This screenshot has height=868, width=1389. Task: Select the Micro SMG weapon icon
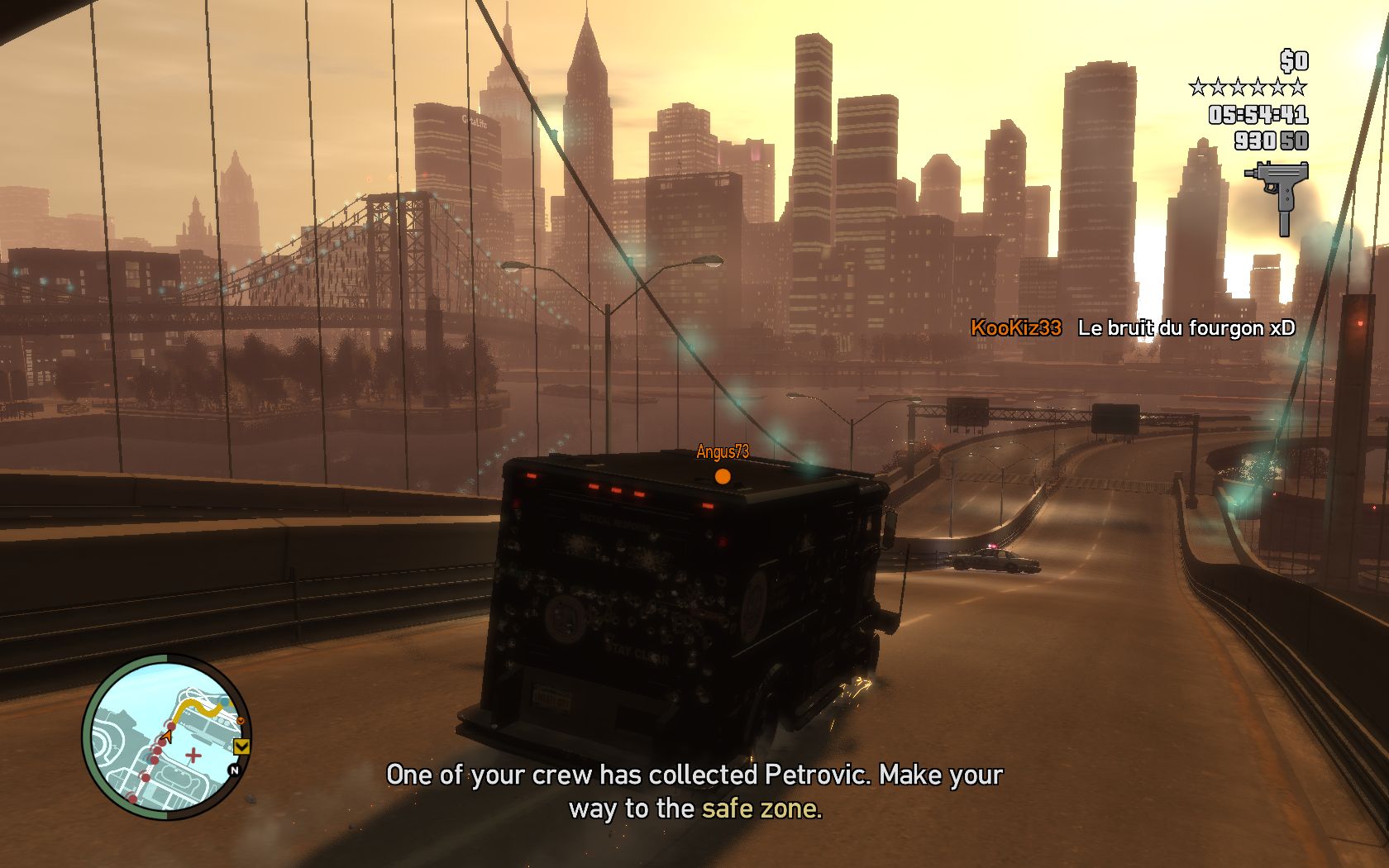1277,196
